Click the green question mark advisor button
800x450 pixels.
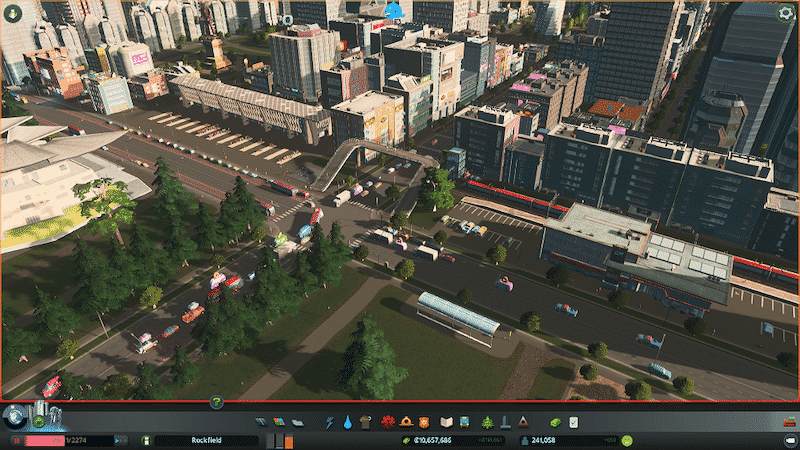(x=215, y=403)
